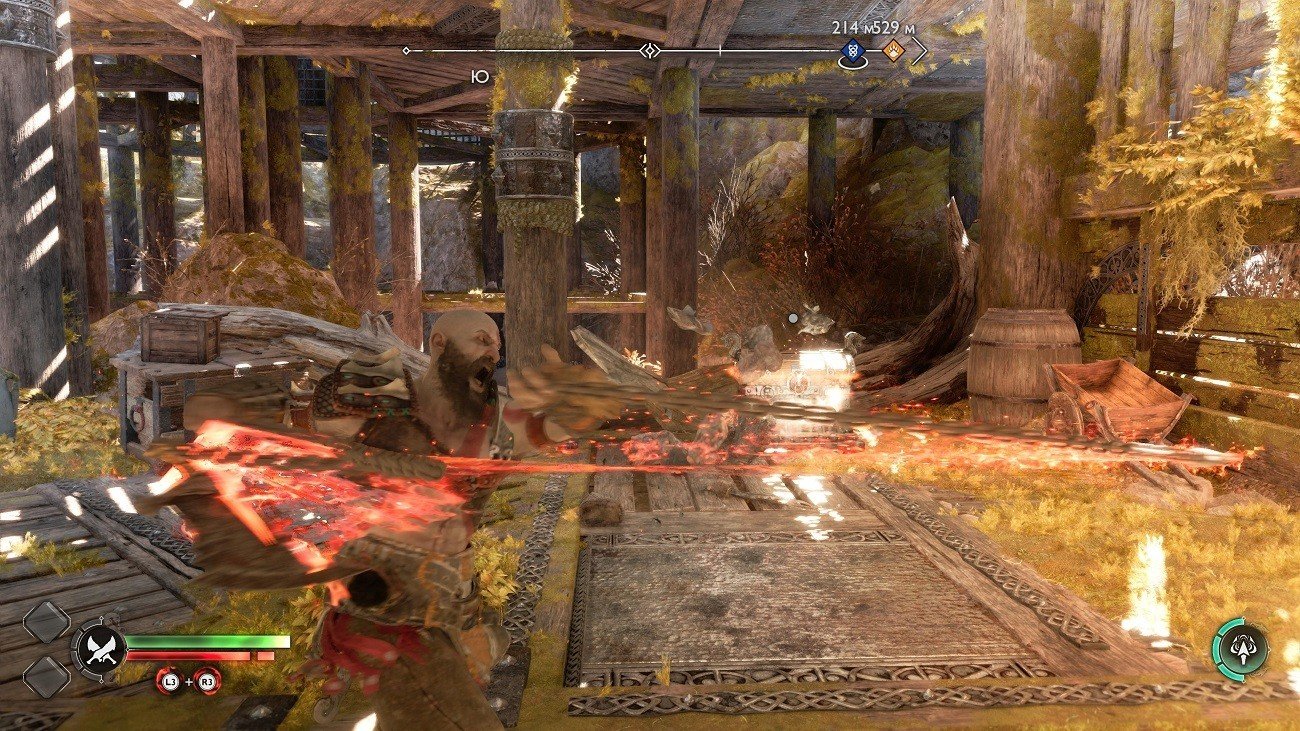Click the crossed blades weapon icon
Viewport: 1300px width, 731px height.
pos(100,649)
